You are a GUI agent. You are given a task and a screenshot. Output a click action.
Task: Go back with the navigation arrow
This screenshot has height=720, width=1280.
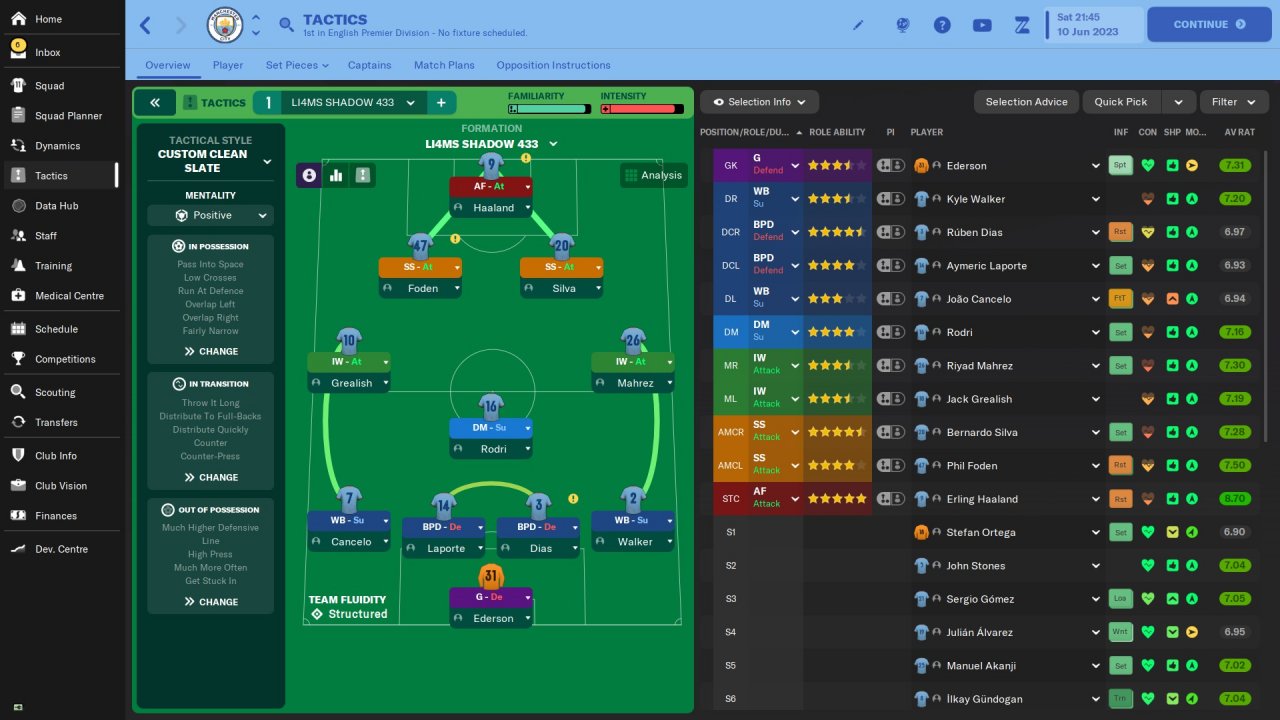point(146,24)
